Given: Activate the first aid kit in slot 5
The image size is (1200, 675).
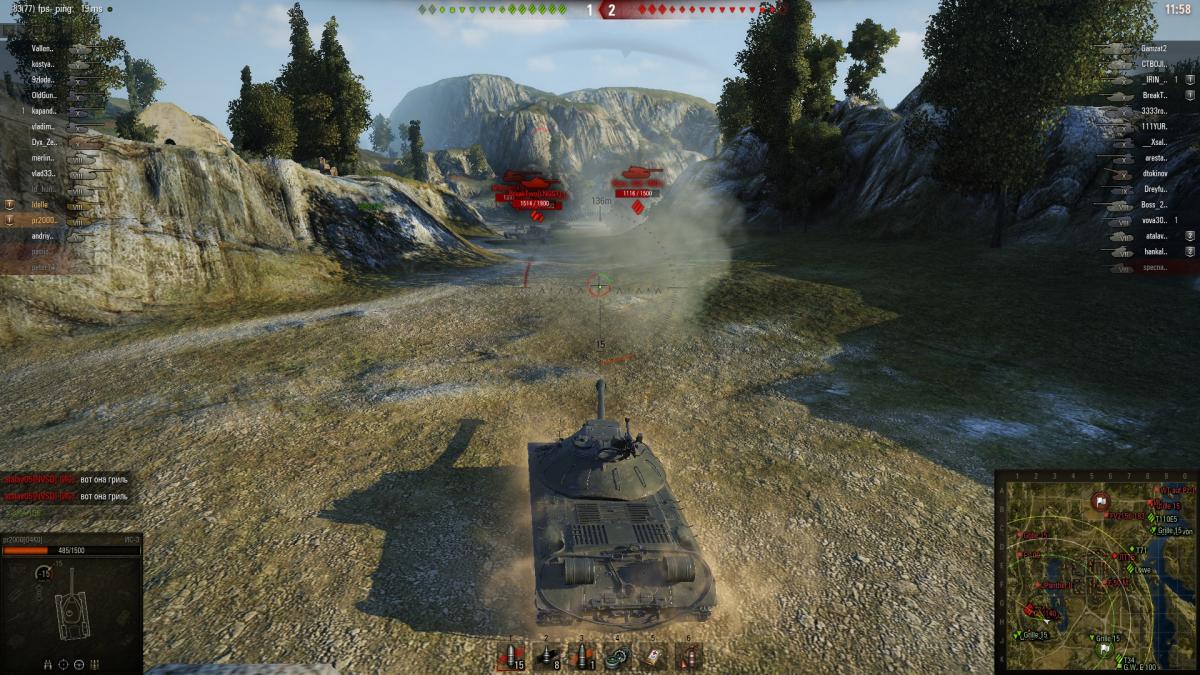Looking at the screenshot, I should pyautogui.click(x=652, y=656).
